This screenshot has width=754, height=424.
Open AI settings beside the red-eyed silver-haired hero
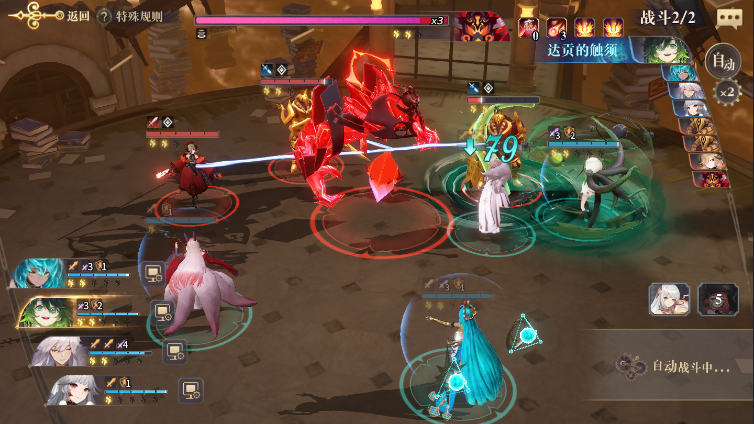tap(190, 388)
